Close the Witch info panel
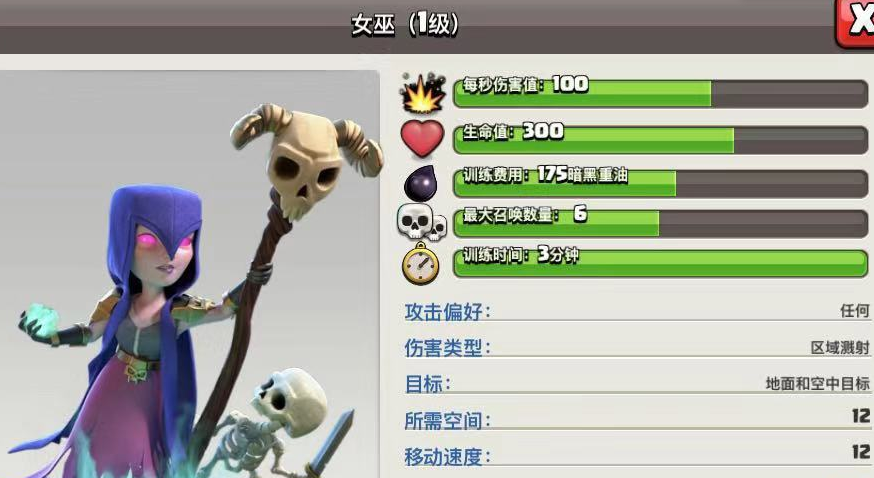Image resolution: width=874 pixels, height=478 pixels. 856,22
